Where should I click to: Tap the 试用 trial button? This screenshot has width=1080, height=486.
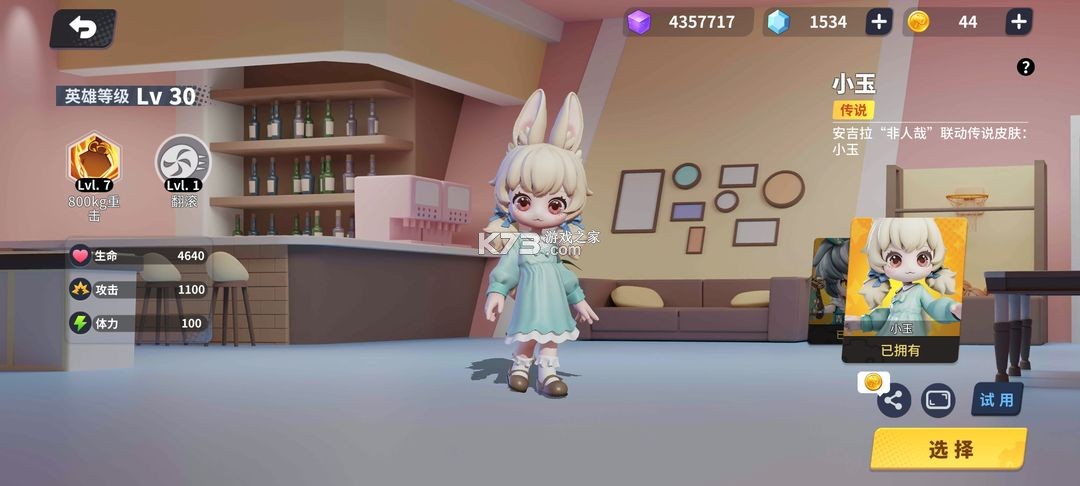point(996,400)
